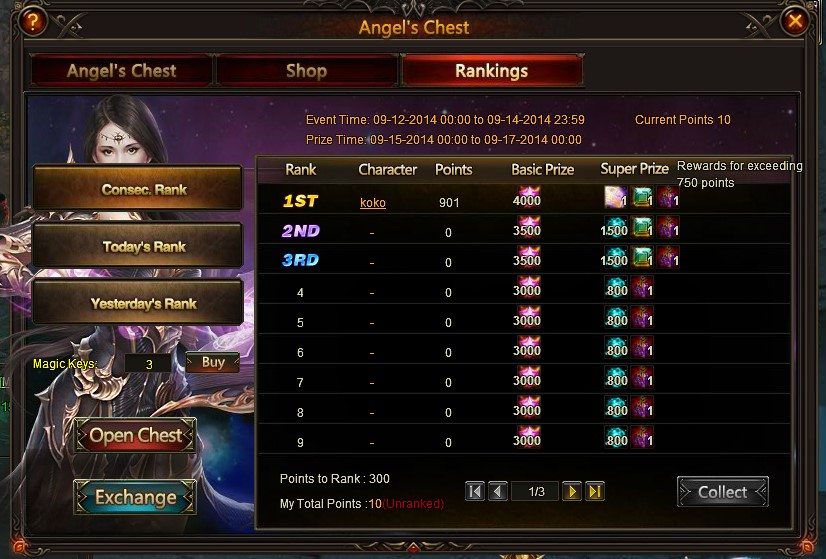
Task: Collect the ranking prize
Action: pos(722,492)
